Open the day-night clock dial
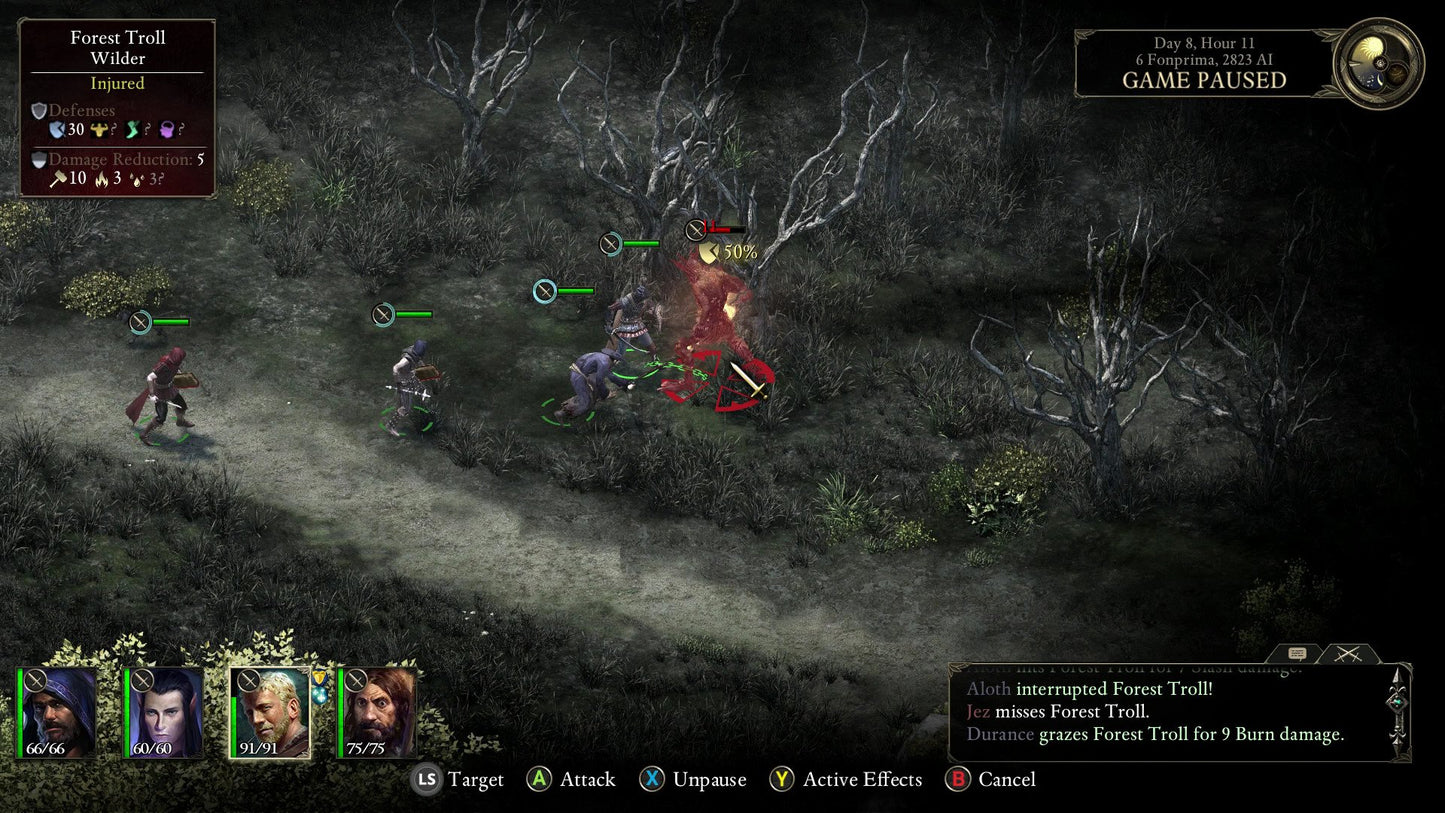 (x=1379, y=64)
